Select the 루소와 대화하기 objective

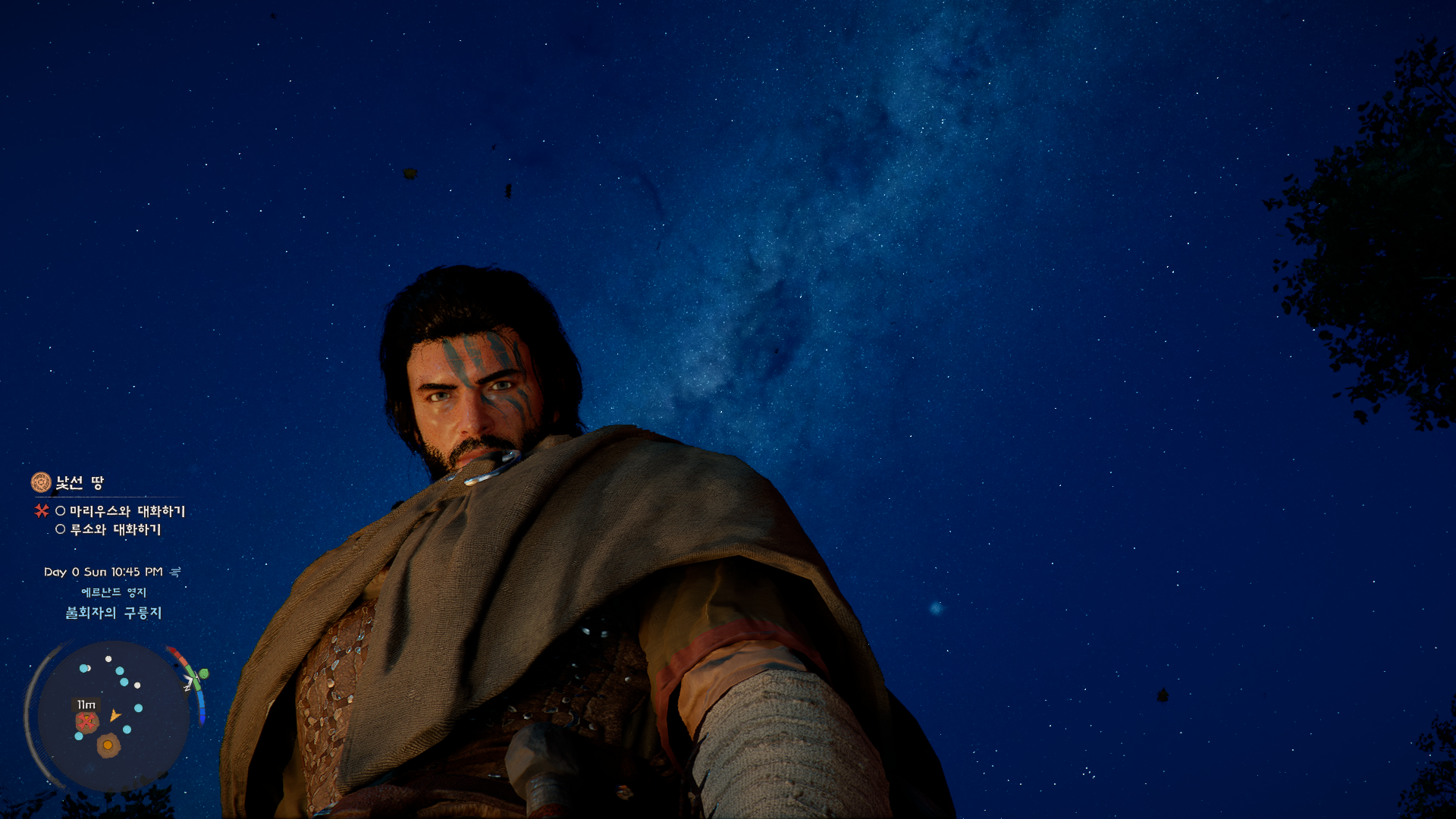[x=115, y=529]
